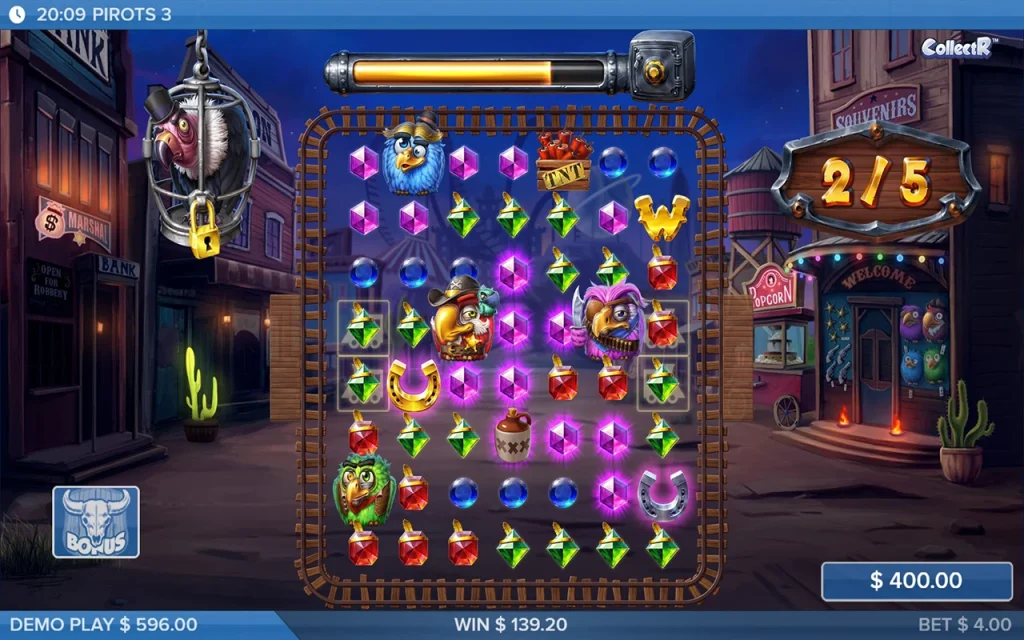Open the Bonus buy menu
Image resolution: width=1024 pixels, height=640 pixels.
click(96, 522)
